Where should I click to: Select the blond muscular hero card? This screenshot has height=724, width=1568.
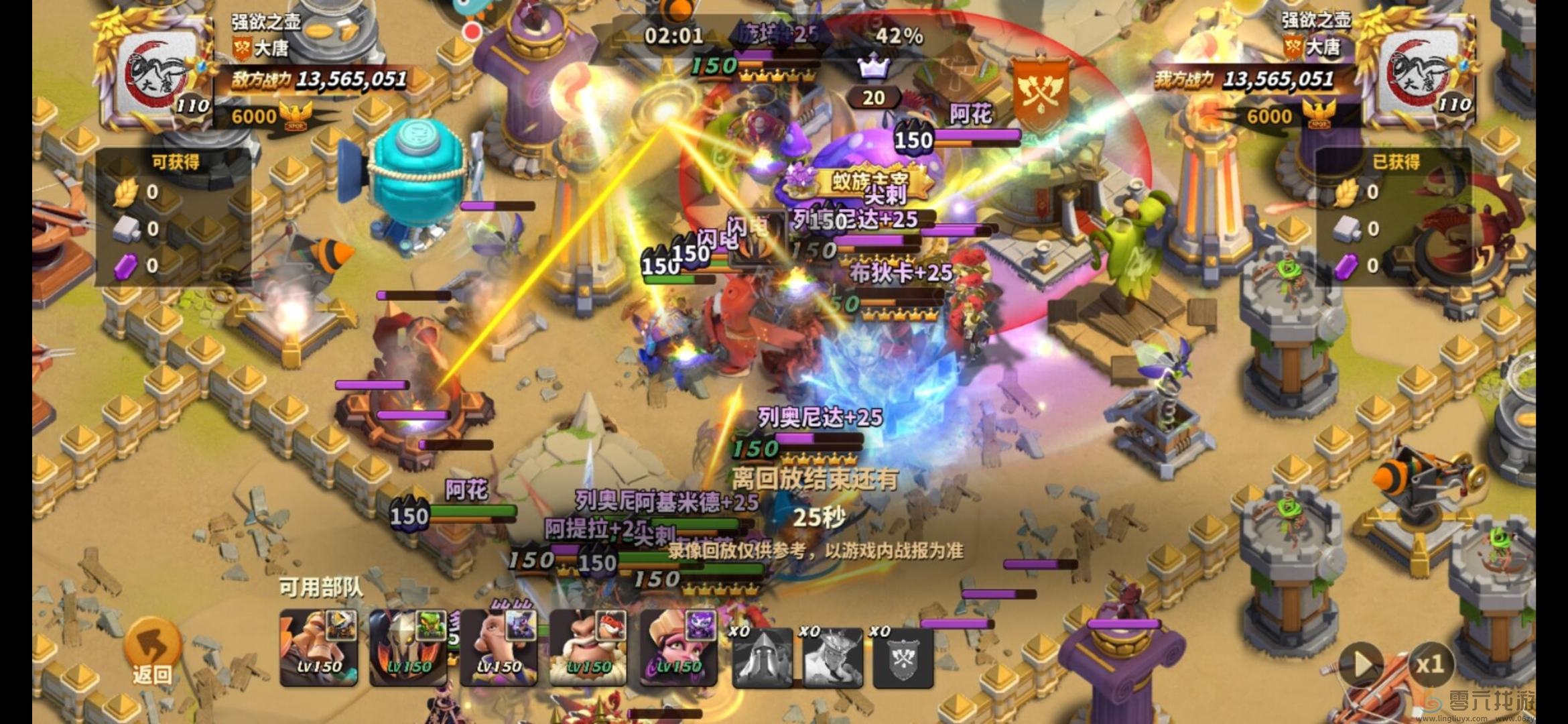[x=319, y=648]
